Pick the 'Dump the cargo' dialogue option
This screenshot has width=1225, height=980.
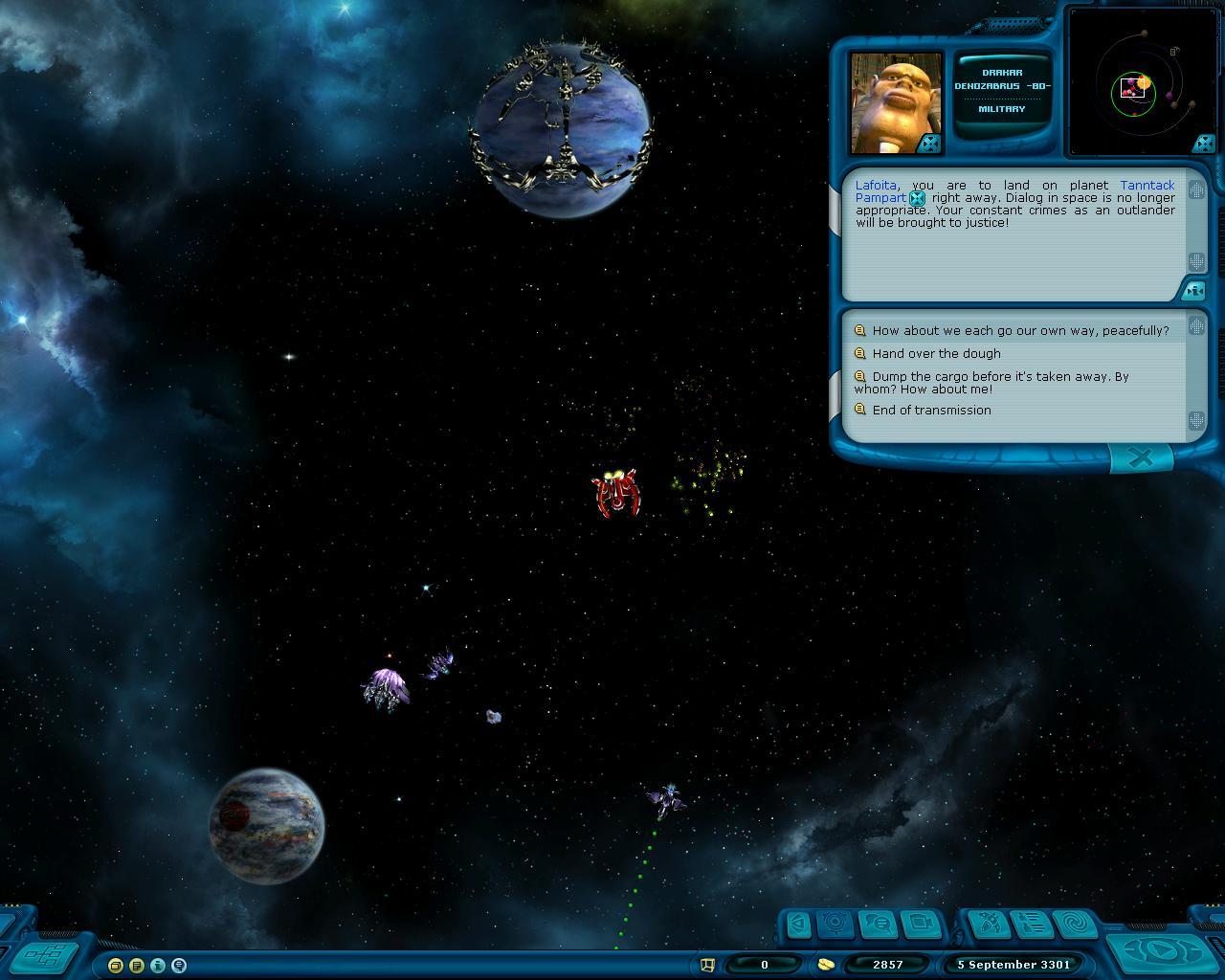1000,377
